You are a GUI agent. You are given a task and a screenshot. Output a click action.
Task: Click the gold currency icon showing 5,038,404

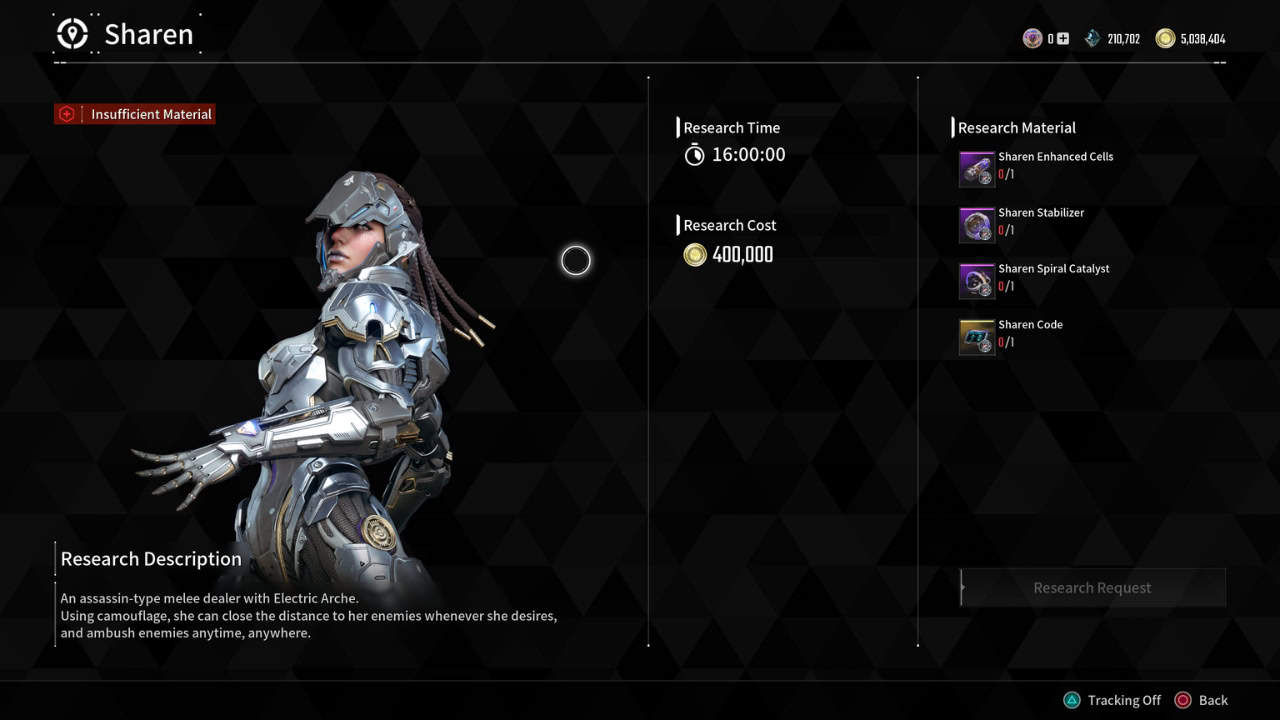coord(1165,38)
